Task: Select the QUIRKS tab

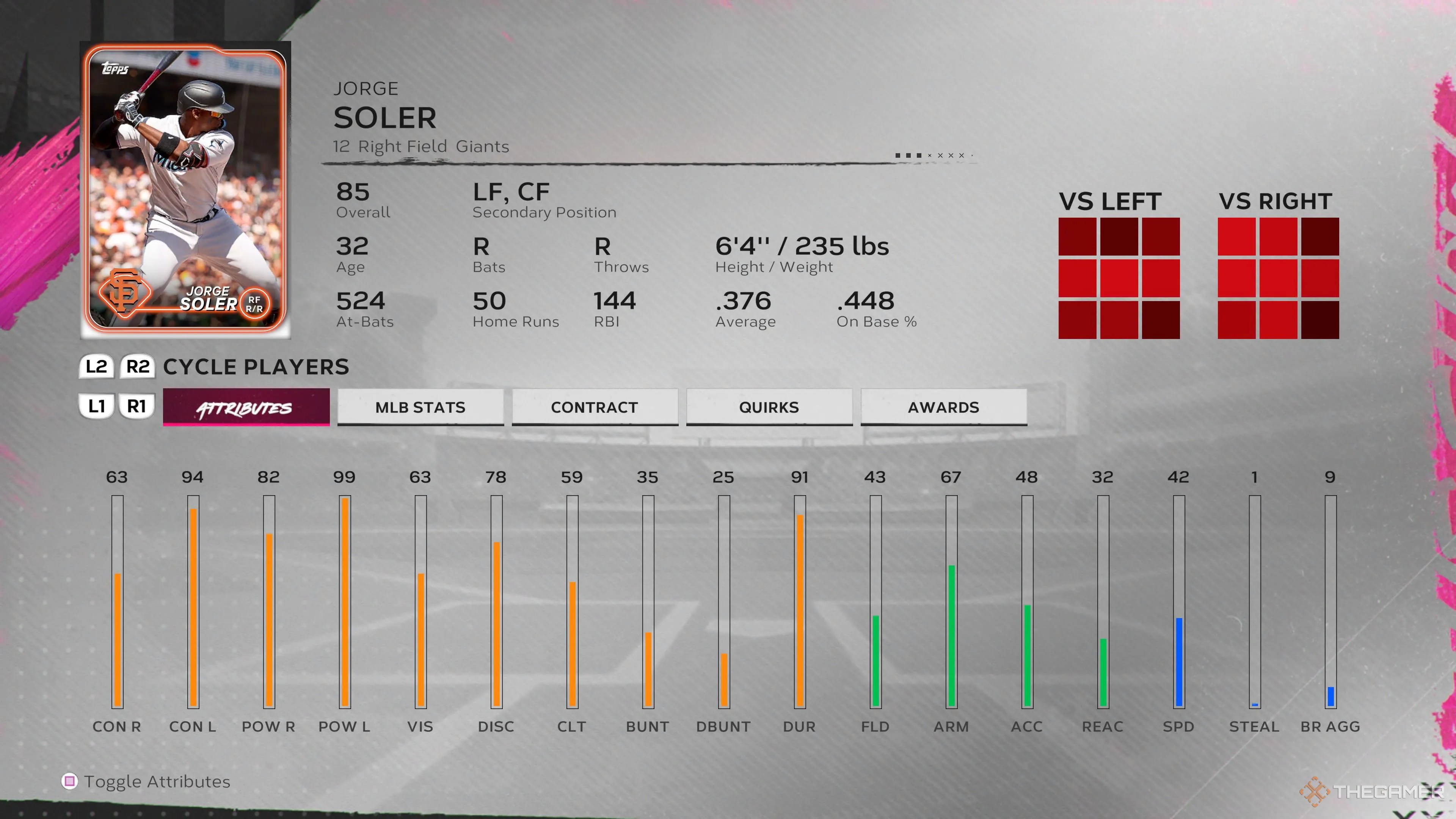Action: 769,407
